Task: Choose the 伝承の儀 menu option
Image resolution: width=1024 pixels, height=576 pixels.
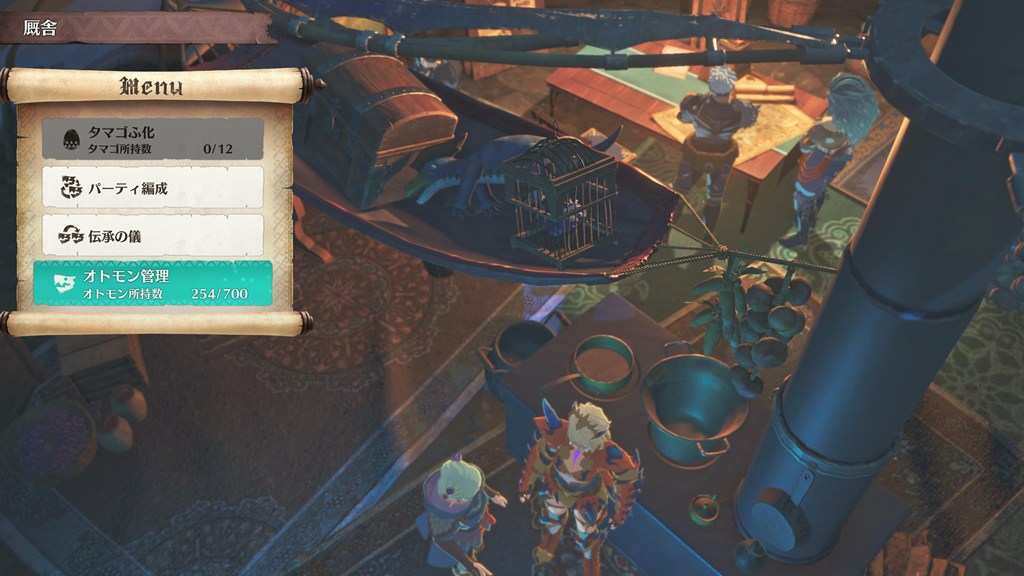Action: (x=152, y=235)
